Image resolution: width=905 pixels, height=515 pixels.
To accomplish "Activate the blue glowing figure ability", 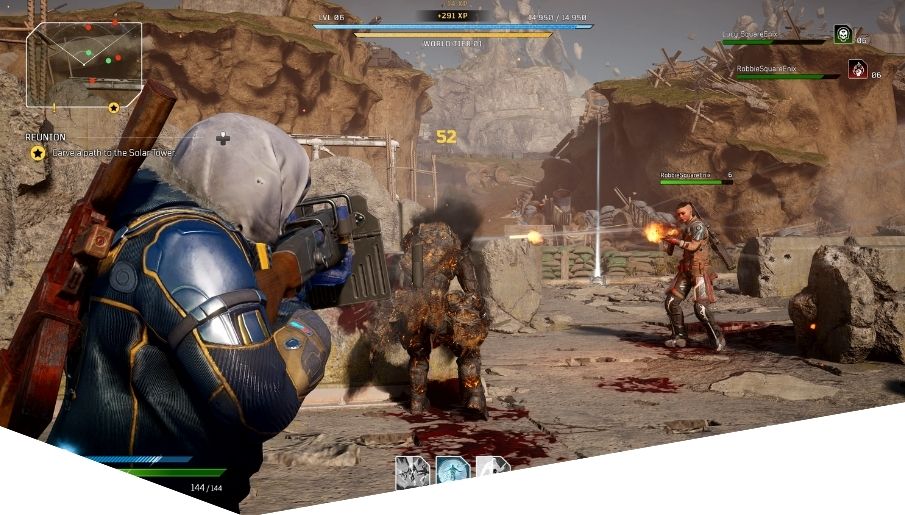I will click(x=452, y=470).
